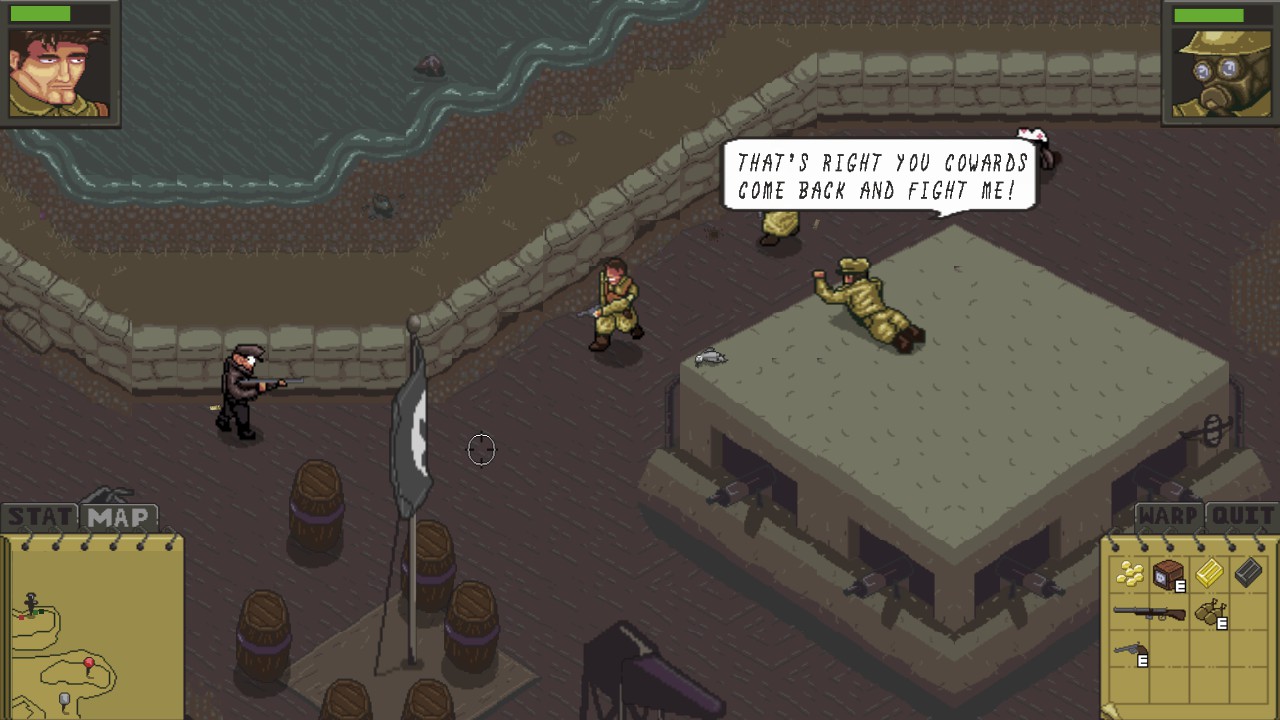The width and height of the screenshot is (1280, 720).
Task: Click the dark metal bar inventory item
Action: click(1247, 572)
